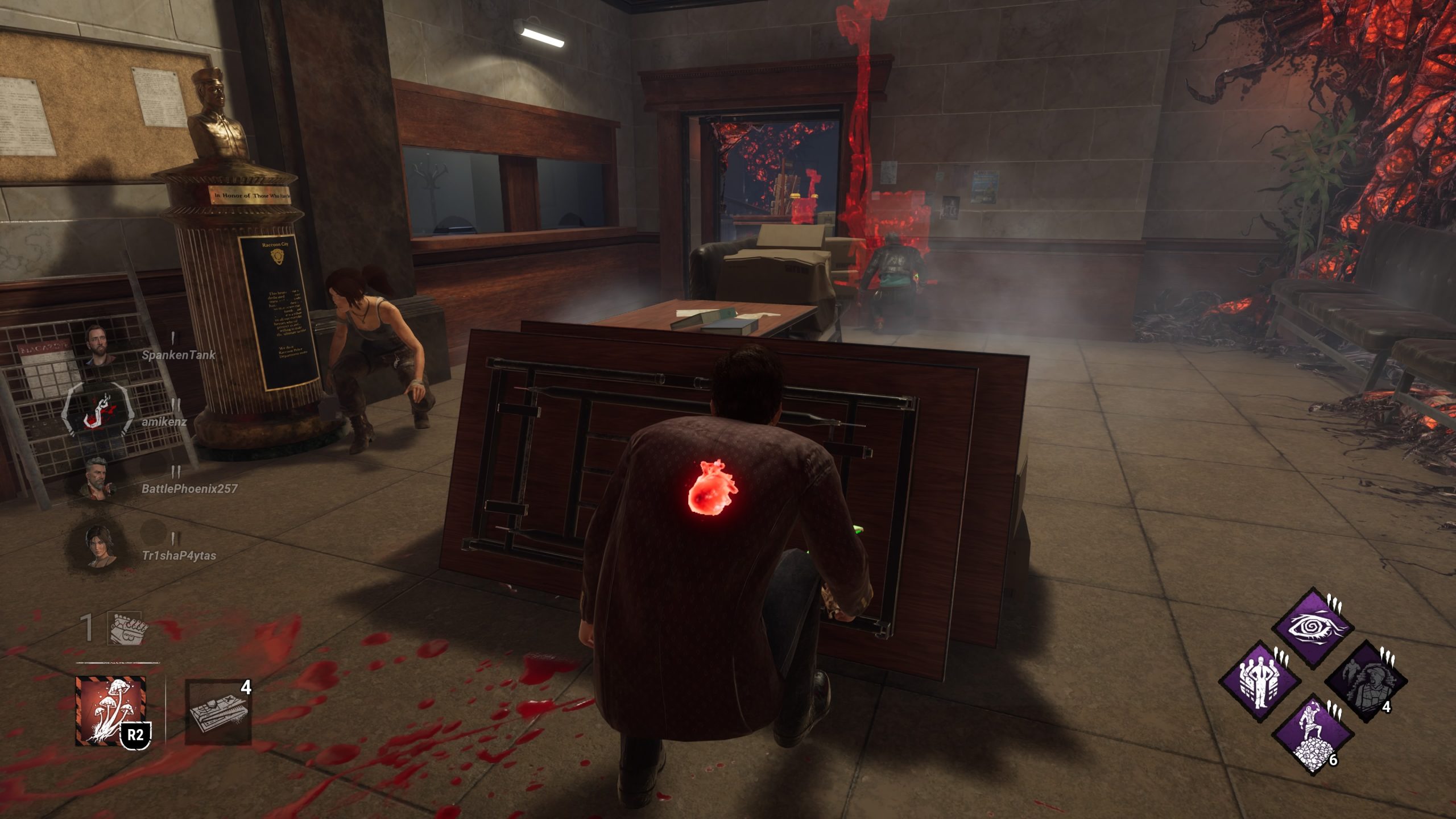Viewport: 1456px width, 819px height.
Task: Select the suited man with crowd perk
Action: (x=1260, y=682)
